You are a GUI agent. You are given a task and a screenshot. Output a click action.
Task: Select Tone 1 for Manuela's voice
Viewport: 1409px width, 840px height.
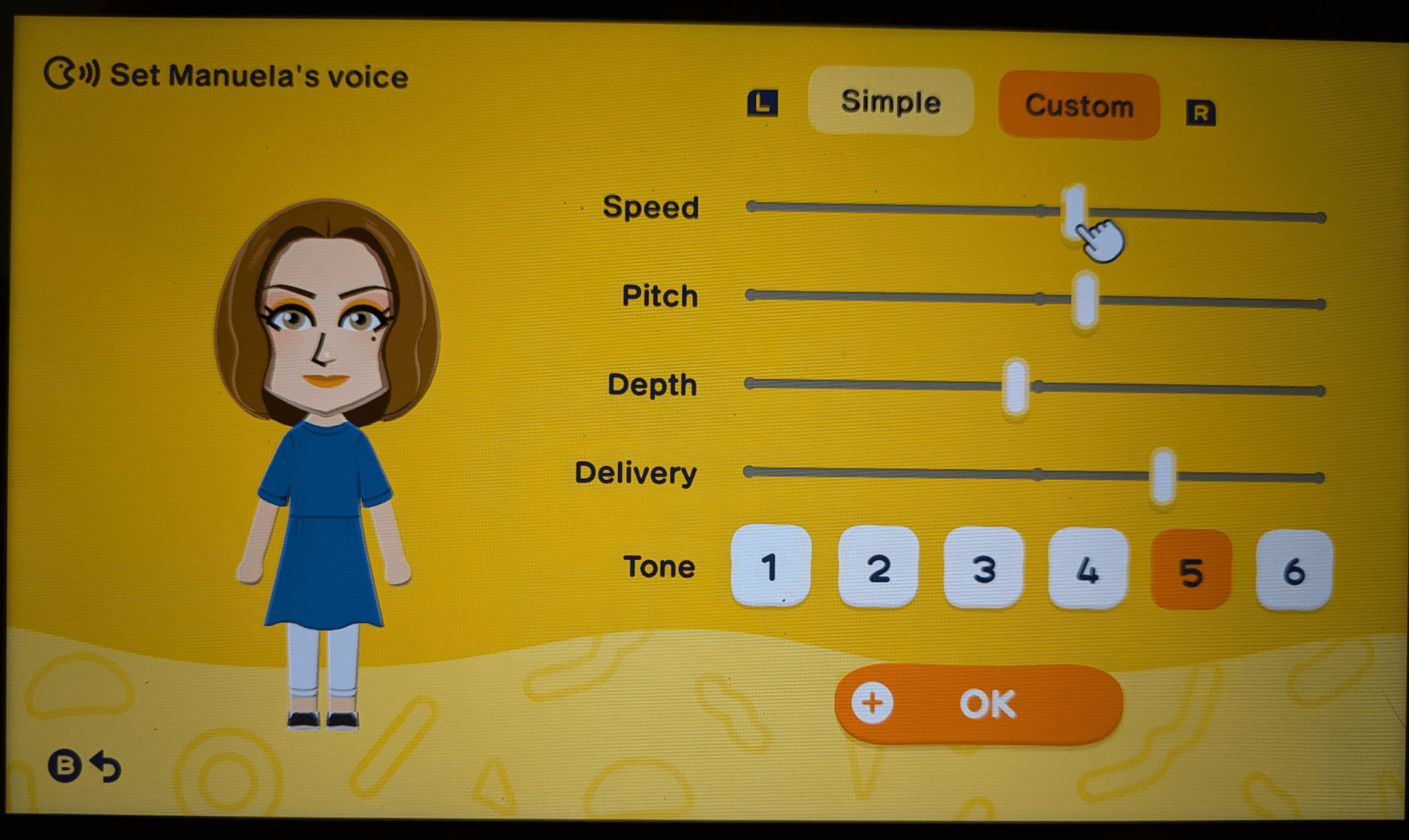(x=770, y=568)
